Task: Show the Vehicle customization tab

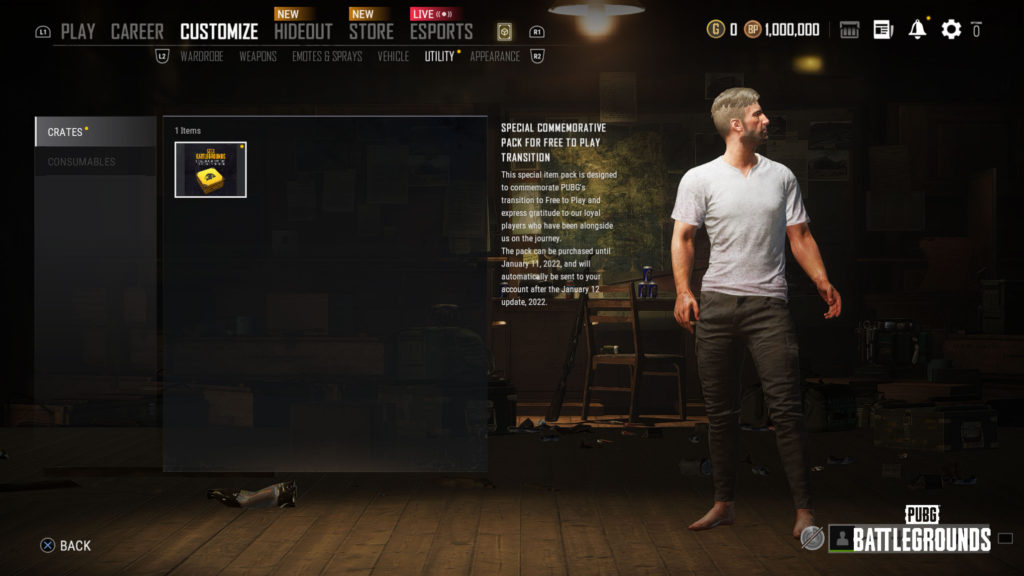Action: pos(393,56)
